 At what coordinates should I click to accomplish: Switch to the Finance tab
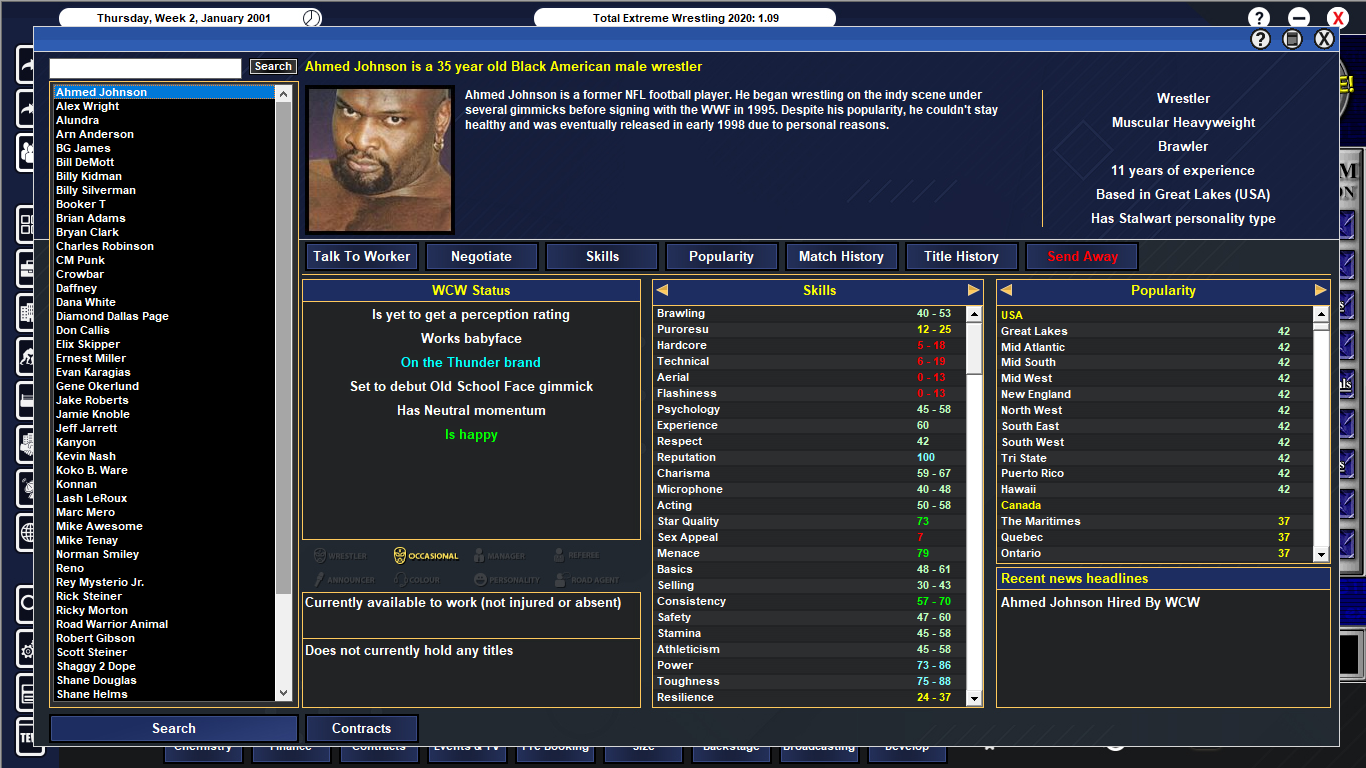291,746
